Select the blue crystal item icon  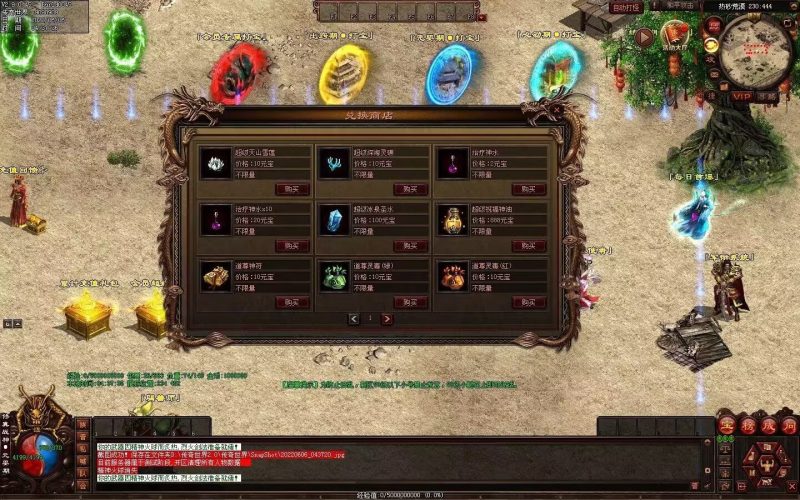(333, 219)
